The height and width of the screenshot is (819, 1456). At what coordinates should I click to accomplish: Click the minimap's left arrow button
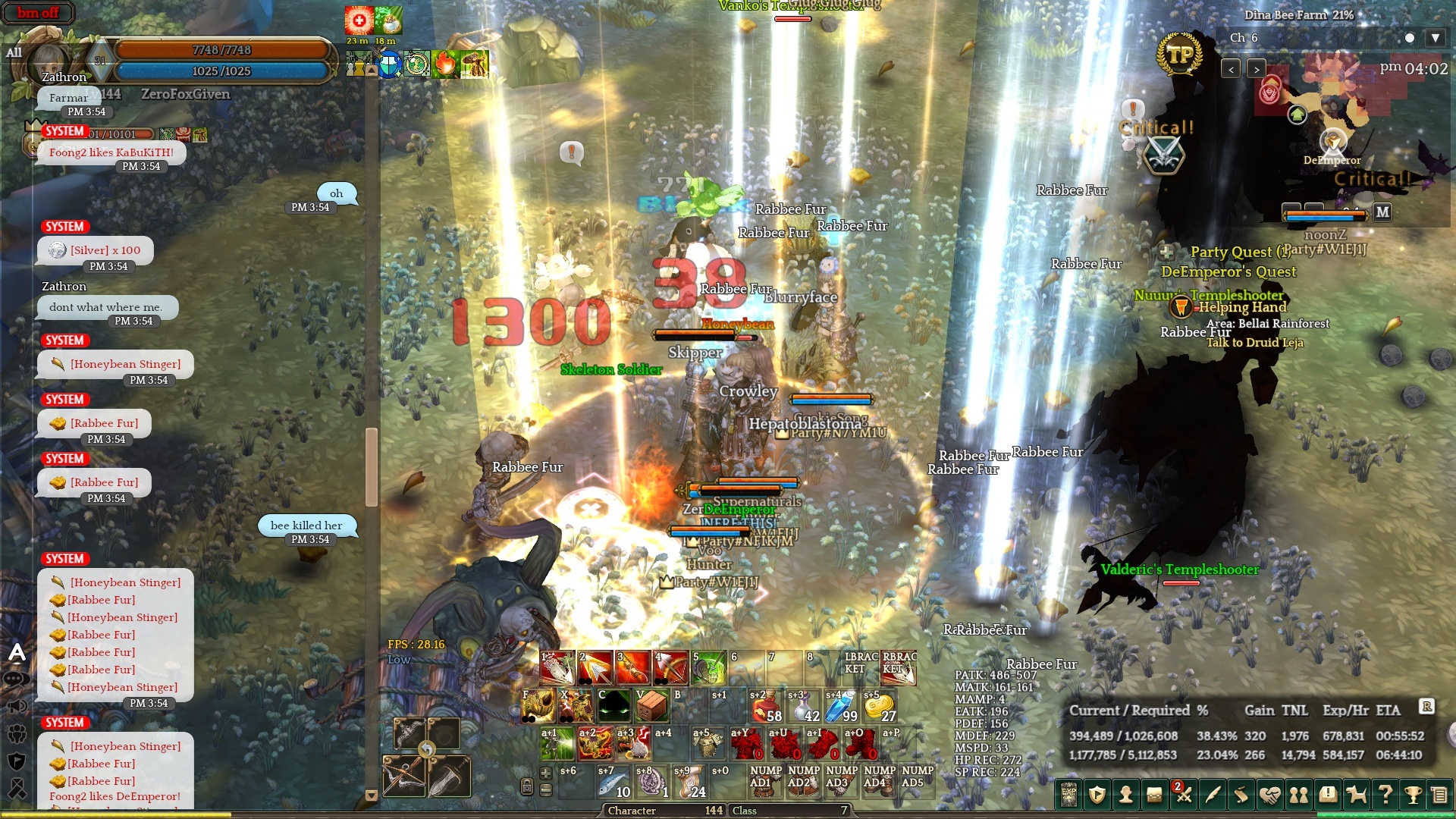pyautogui.click(x=1231, y=69)
